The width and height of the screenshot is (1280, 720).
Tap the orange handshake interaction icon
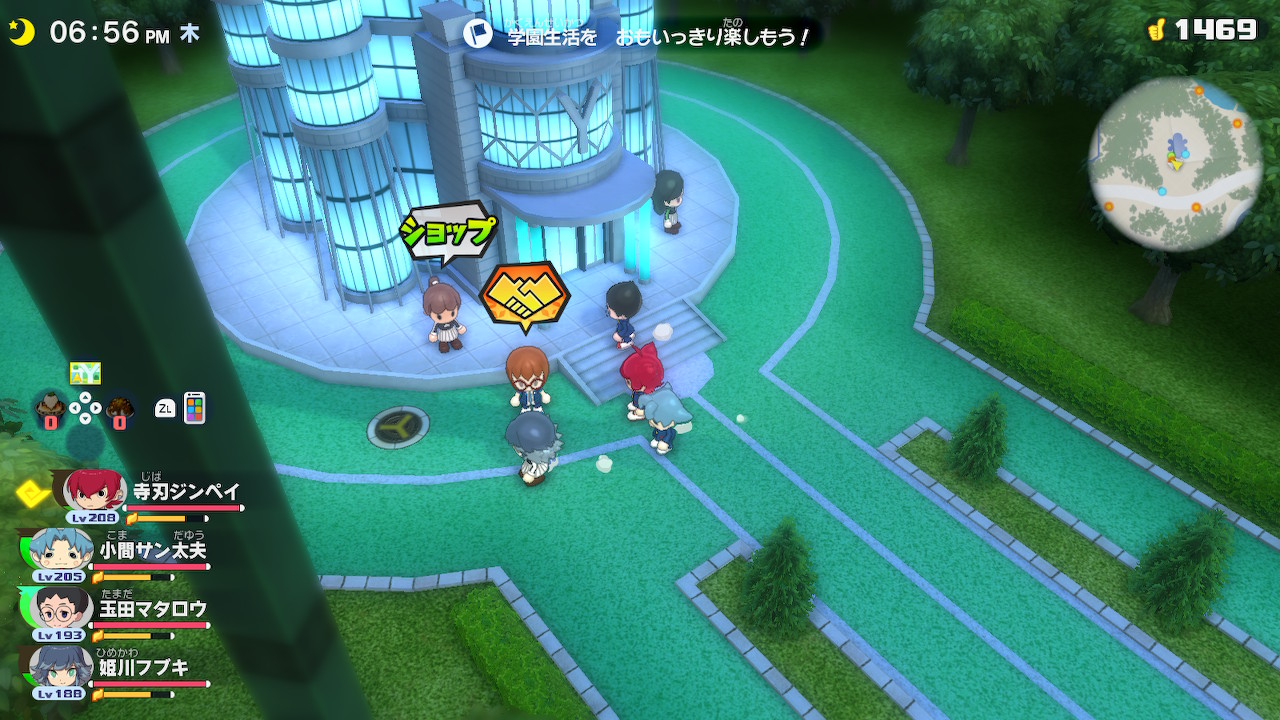(x=524, y=294)
